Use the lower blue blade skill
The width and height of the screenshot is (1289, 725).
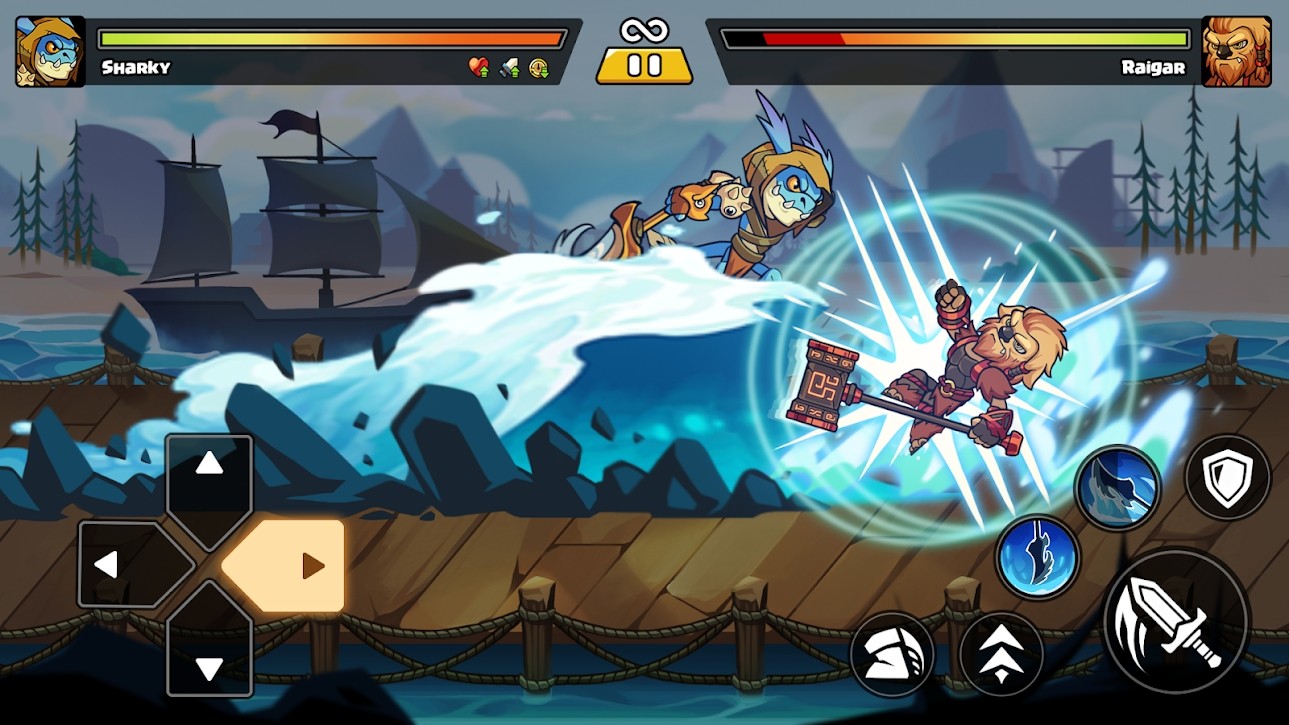pyautogui.click(x=1038, y=557)
